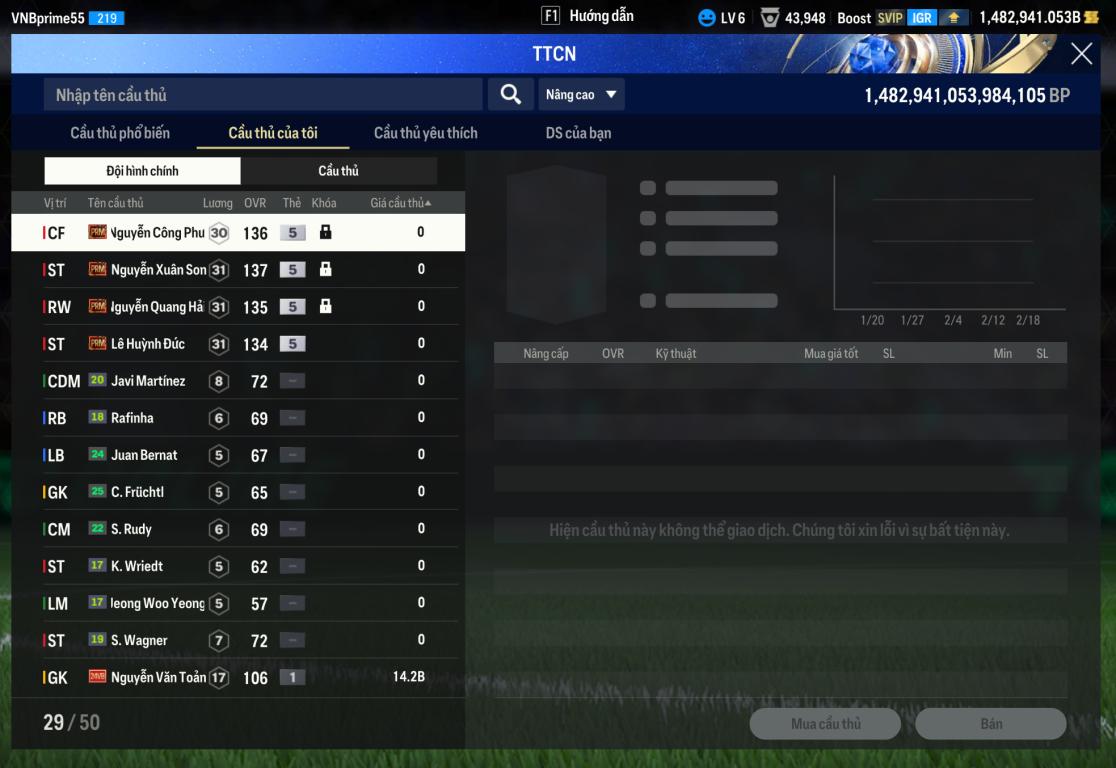Click the Mua cầu thủ button
1116x768 pixels.
(x=825, y=724)
